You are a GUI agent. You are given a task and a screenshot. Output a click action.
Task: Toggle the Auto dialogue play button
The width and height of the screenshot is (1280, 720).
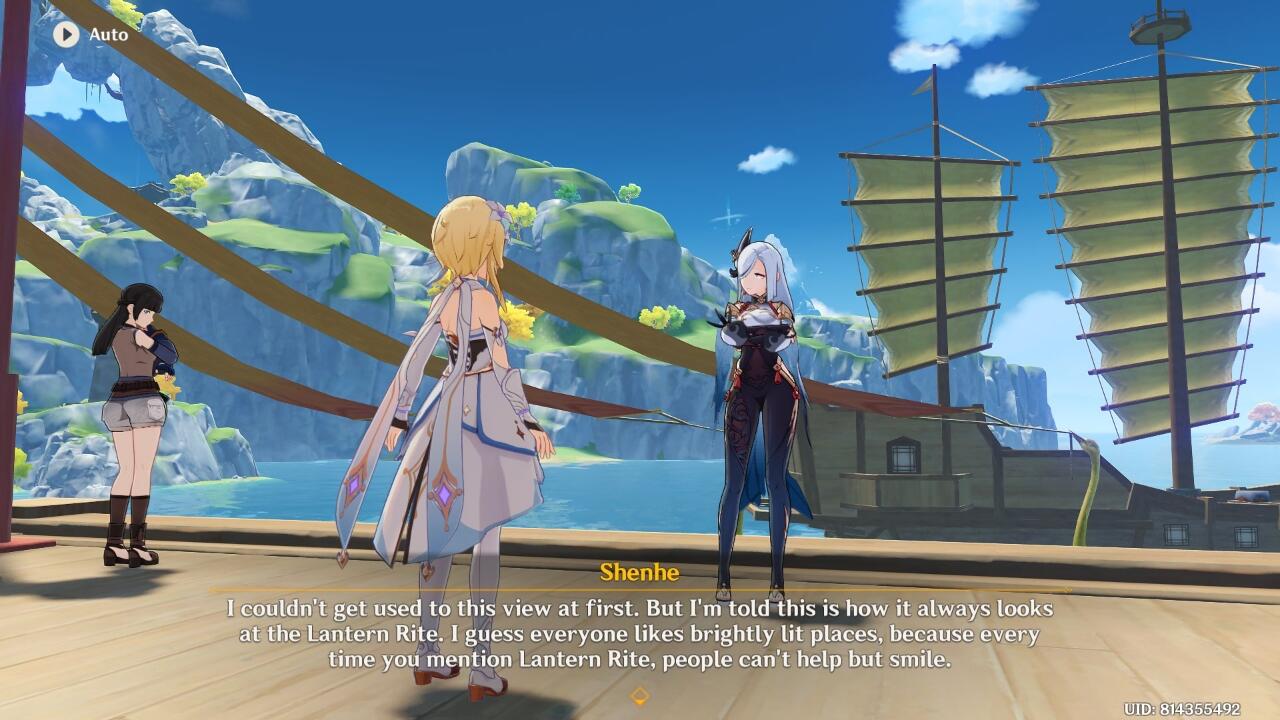coord(66,35)
